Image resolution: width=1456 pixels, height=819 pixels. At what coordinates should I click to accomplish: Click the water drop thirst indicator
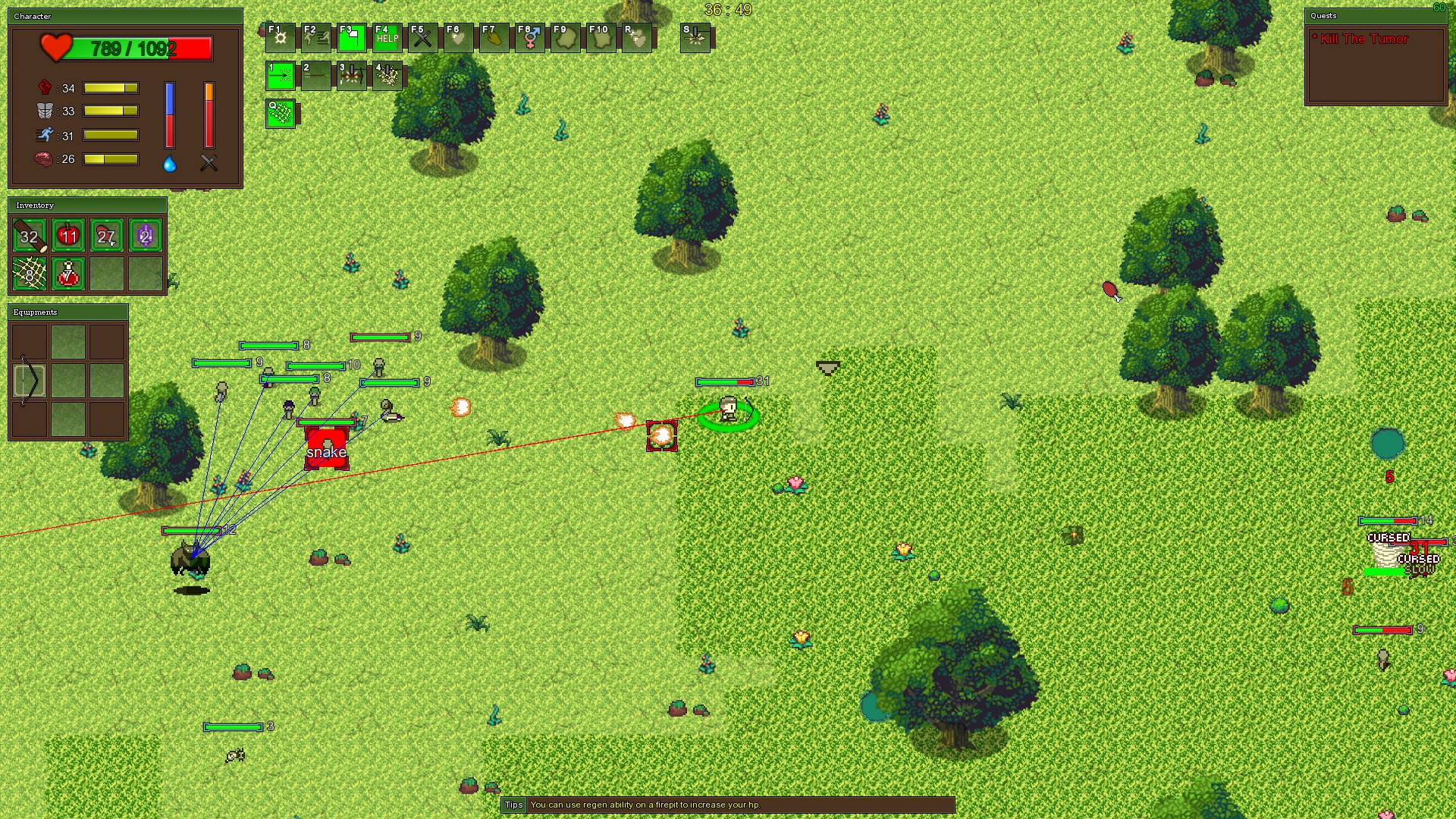point(169,163)
